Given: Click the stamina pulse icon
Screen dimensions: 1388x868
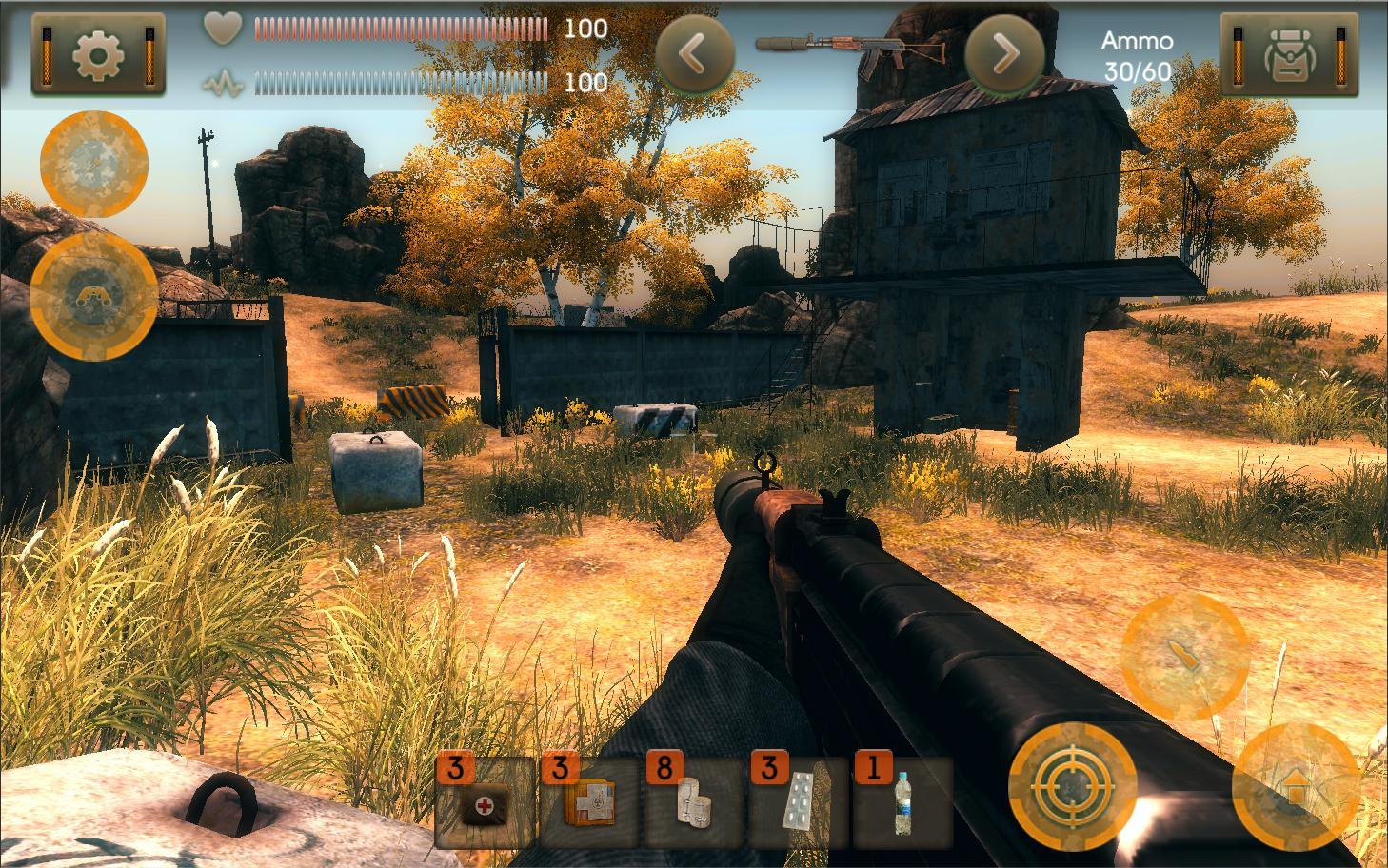Looking at the screenshot, I should coord(223,81).
